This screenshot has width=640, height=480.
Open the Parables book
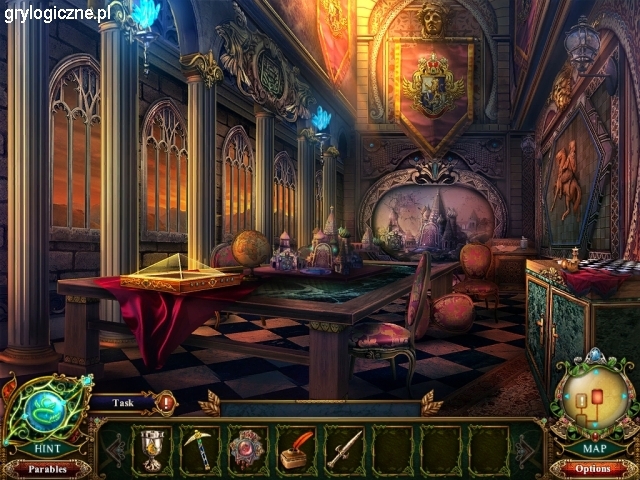(46, 468)
